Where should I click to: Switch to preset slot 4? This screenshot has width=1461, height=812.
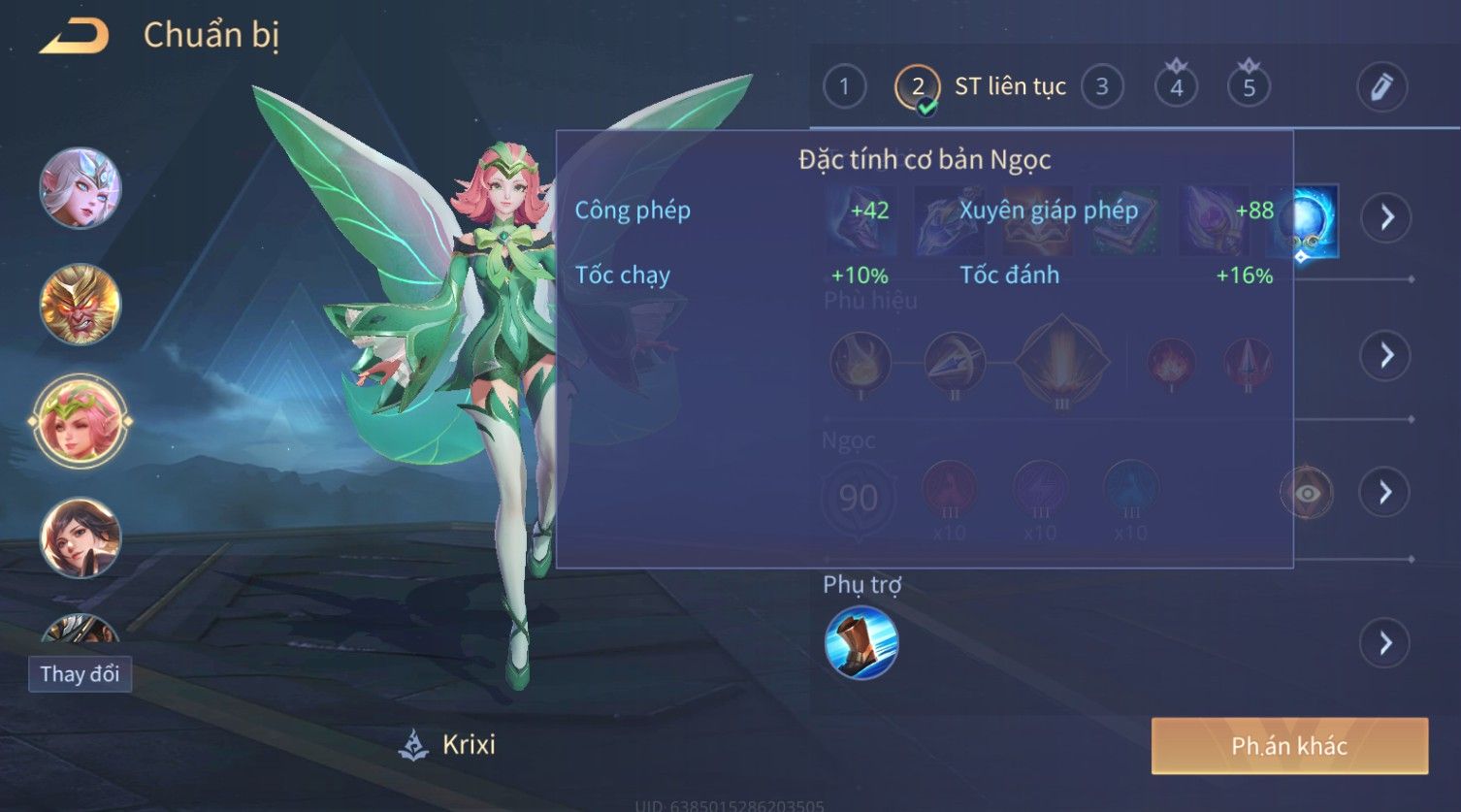[x=1176, y=88]
